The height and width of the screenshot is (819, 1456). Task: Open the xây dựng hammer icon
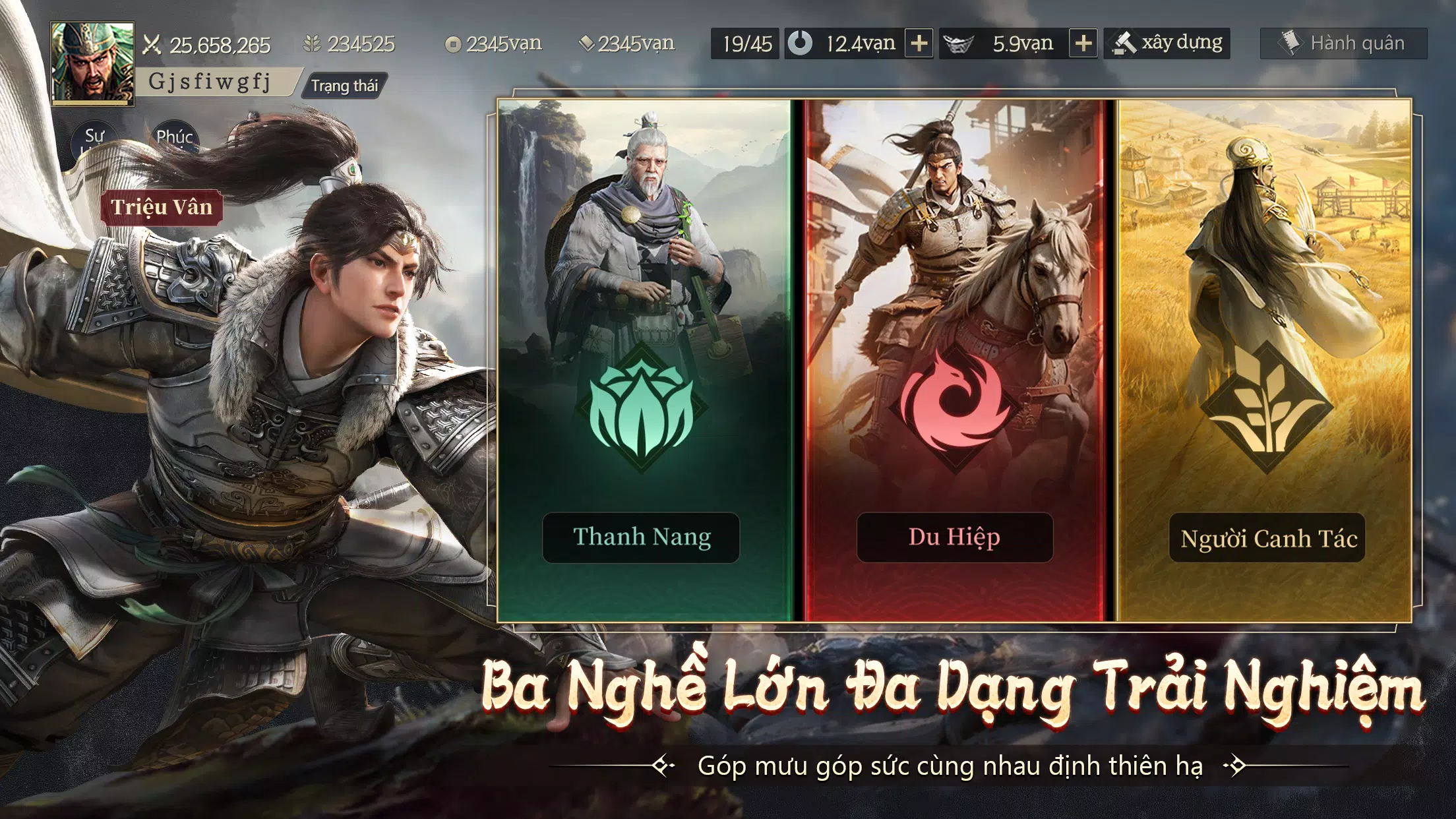(x=1123, y=42)
